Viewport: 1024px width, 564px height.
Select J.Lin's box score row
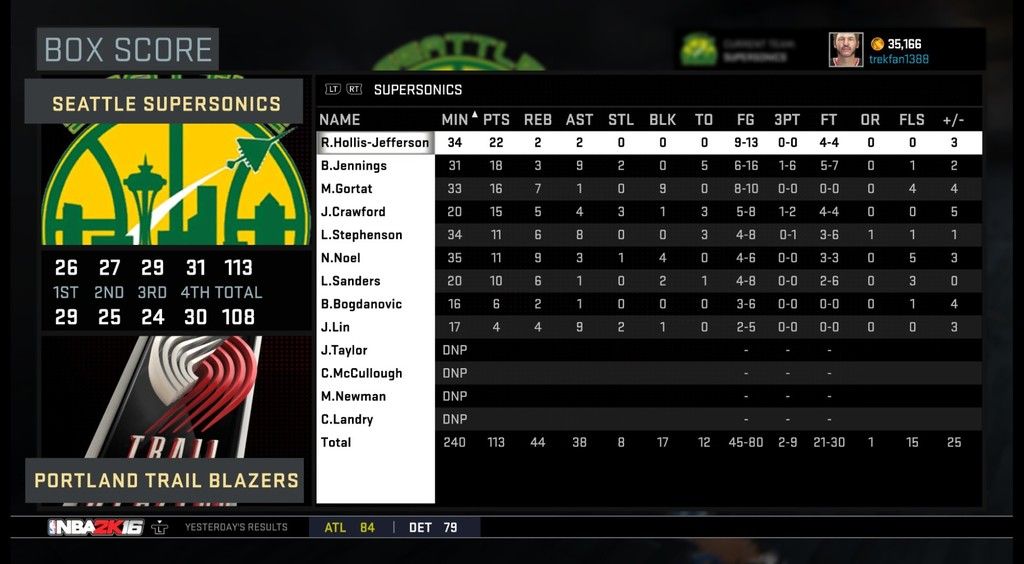[335, 327]
